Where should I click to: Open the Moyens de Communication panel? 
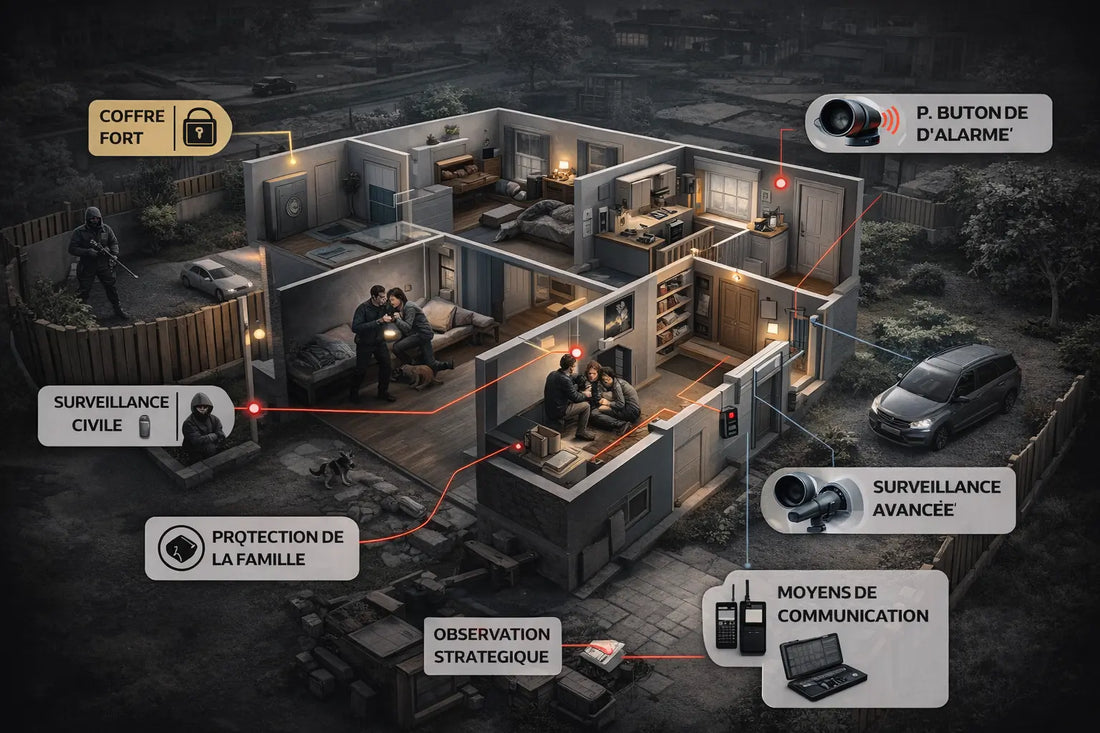point(825,637)
